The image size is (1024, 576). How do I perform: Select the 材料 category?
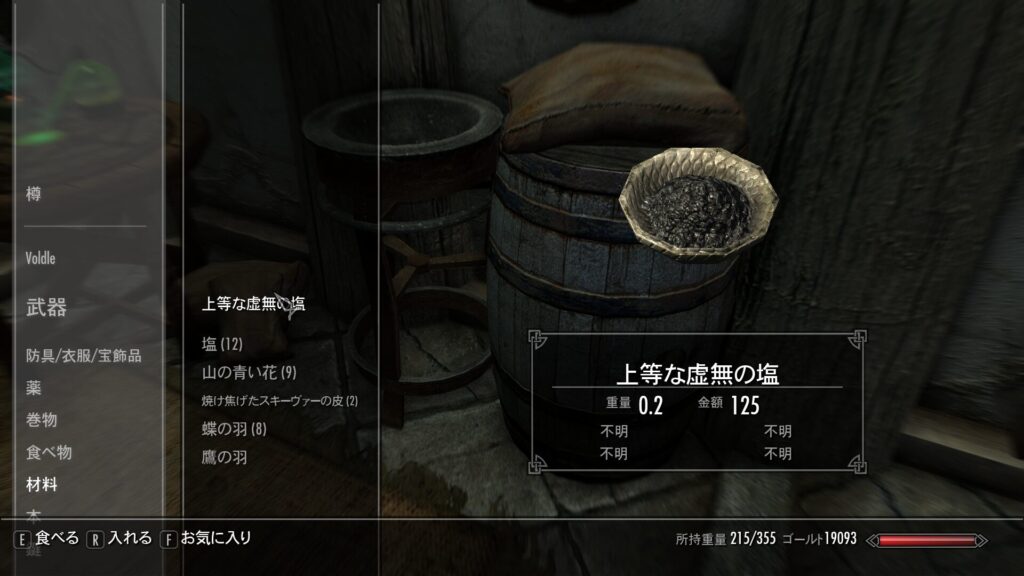click(x=42, y=485)
